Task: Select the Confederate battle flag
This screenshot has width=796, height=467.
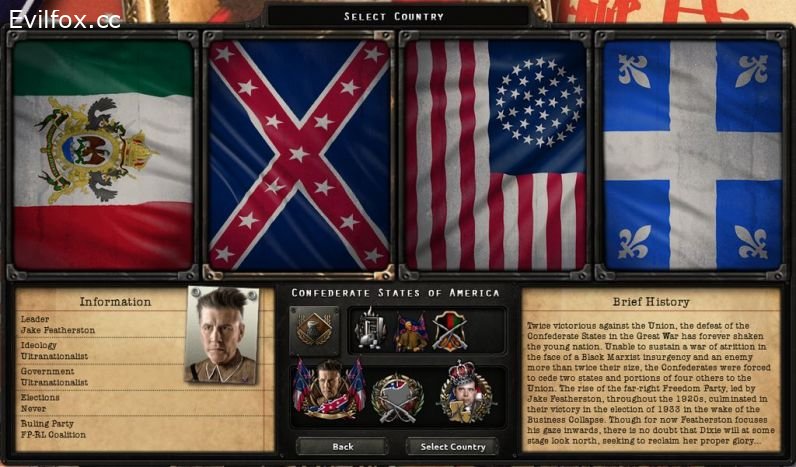Action: tap(299, 154)
